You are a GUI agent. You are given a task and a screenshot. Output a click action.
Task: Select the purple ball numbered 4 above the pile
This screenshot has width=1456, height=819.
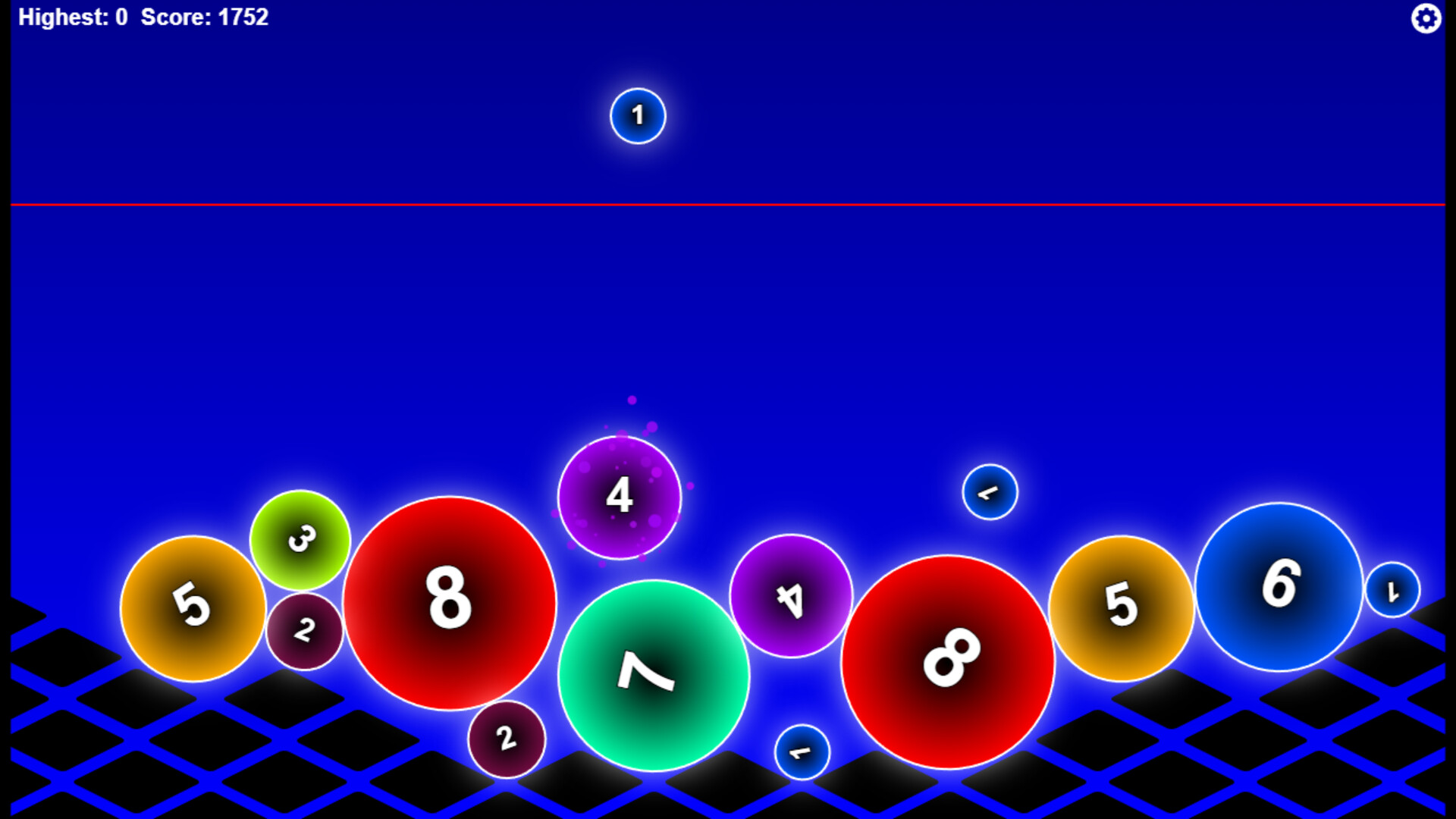coord(620,497)
